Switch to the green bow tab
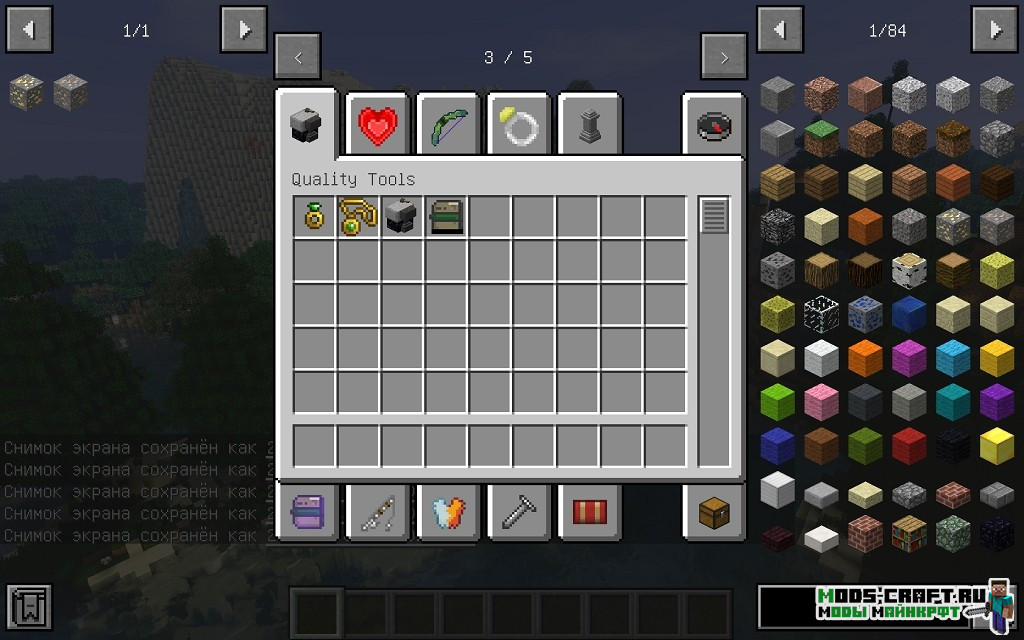1024x640 pixels. (448, 125)
